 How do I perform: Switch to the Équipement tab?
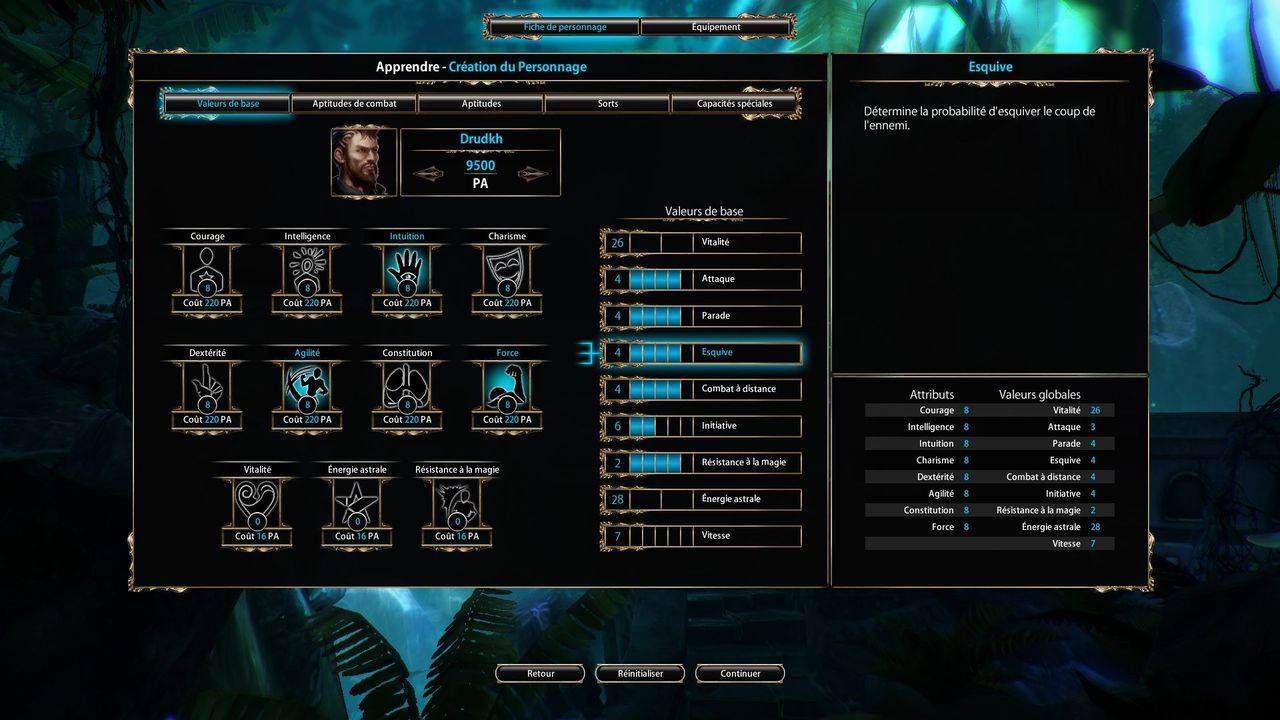pos(716,27)
